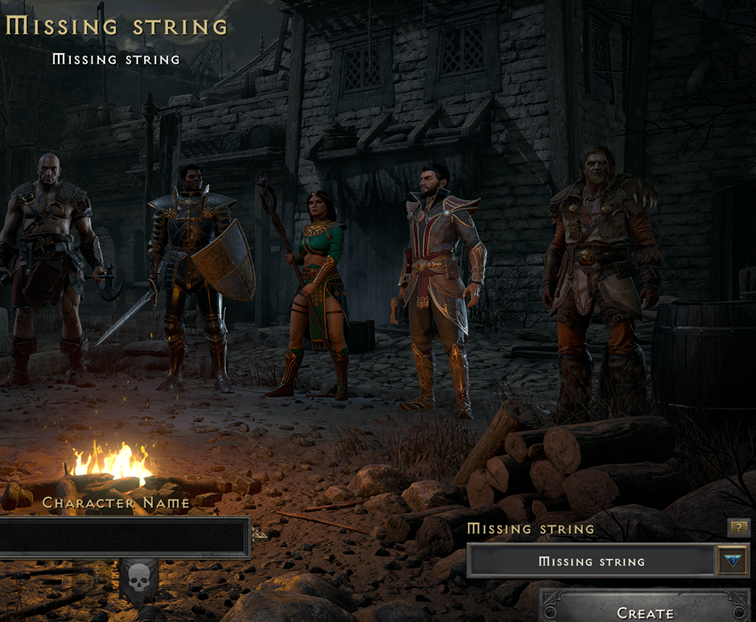
Task: Create the character with the Create button
Action: (x=644, y=608)
